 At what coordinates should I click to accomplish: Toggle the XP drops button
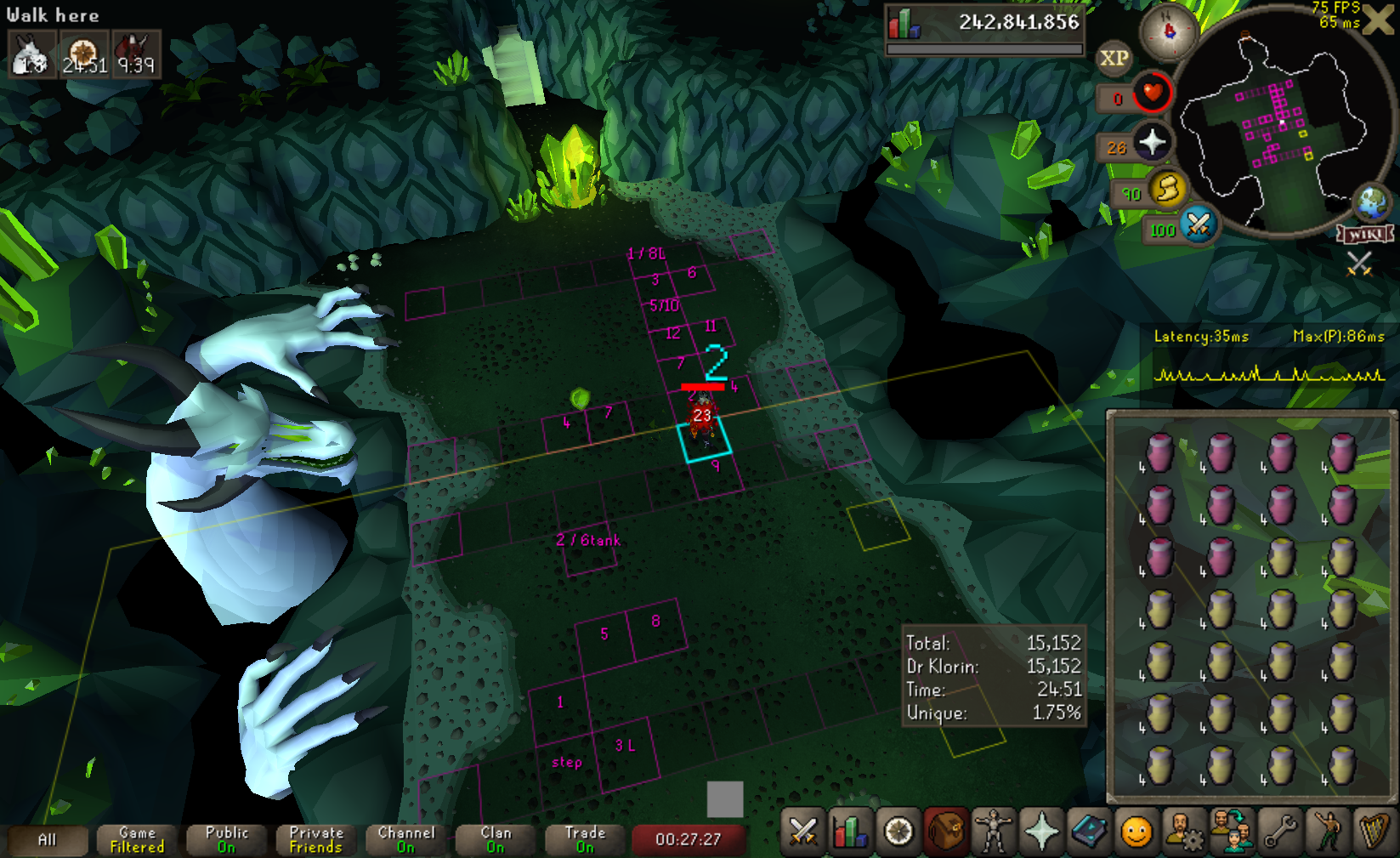coord(1114,58)
